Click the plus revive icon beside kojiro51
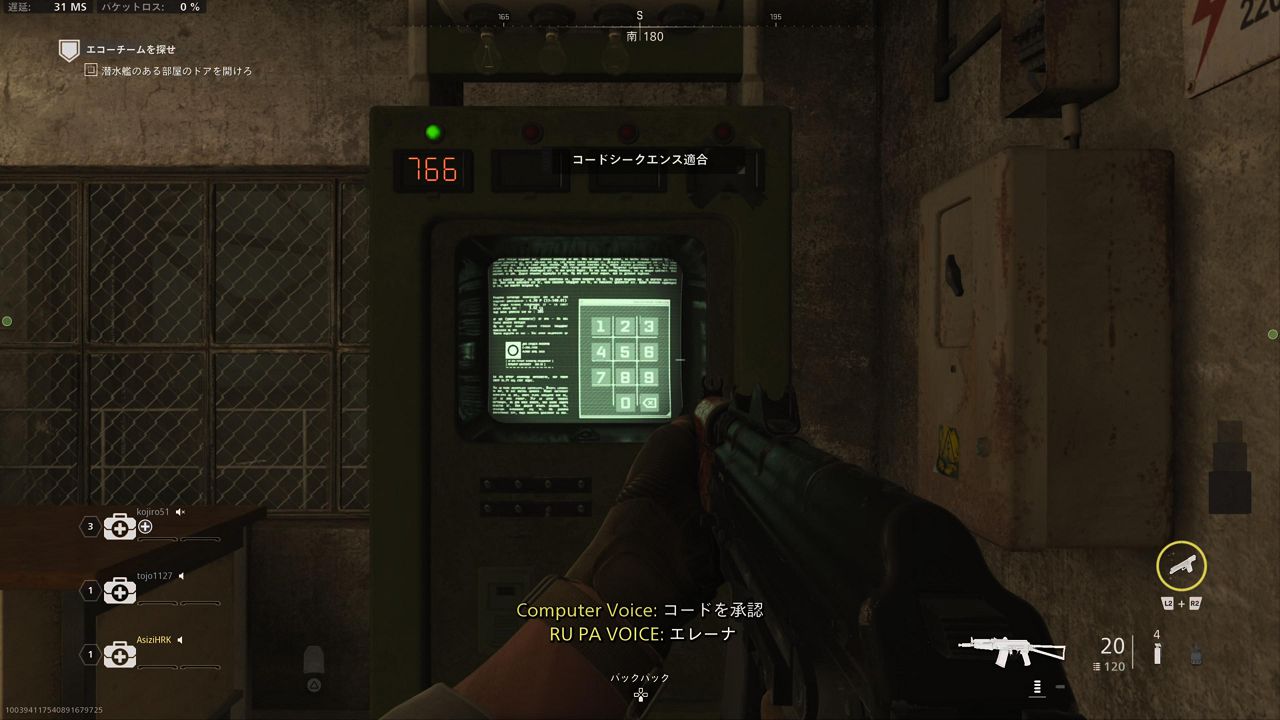This screenshot has height=720, width=1280. (145, 527)
